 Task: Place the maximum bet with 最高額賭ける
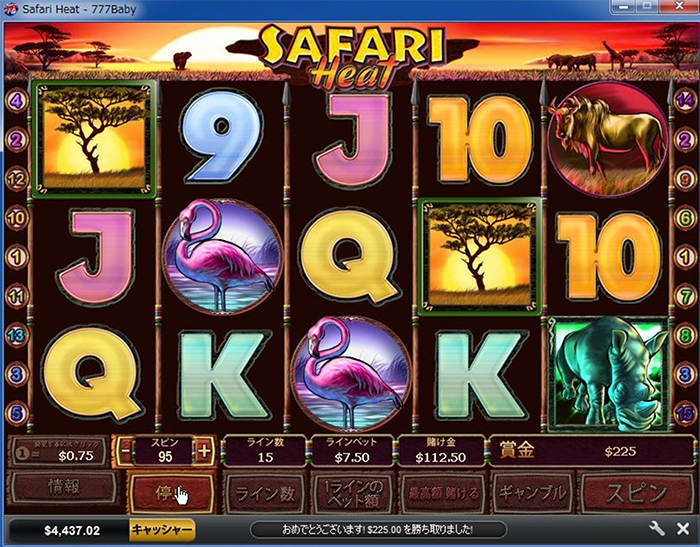(x=442, y=491)
